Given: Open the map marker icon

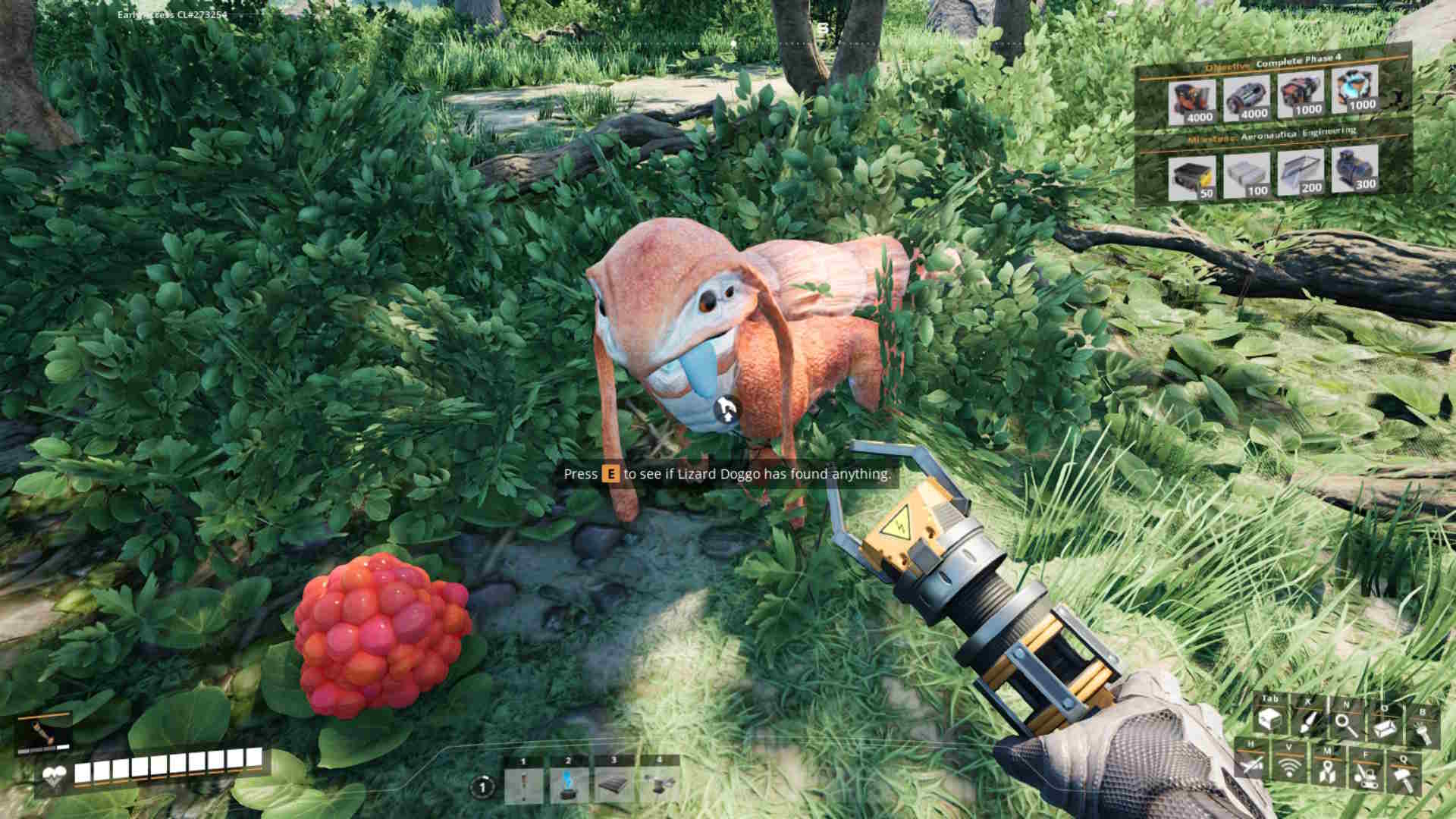Looking at the screenshot, I should pos(1326,772).
